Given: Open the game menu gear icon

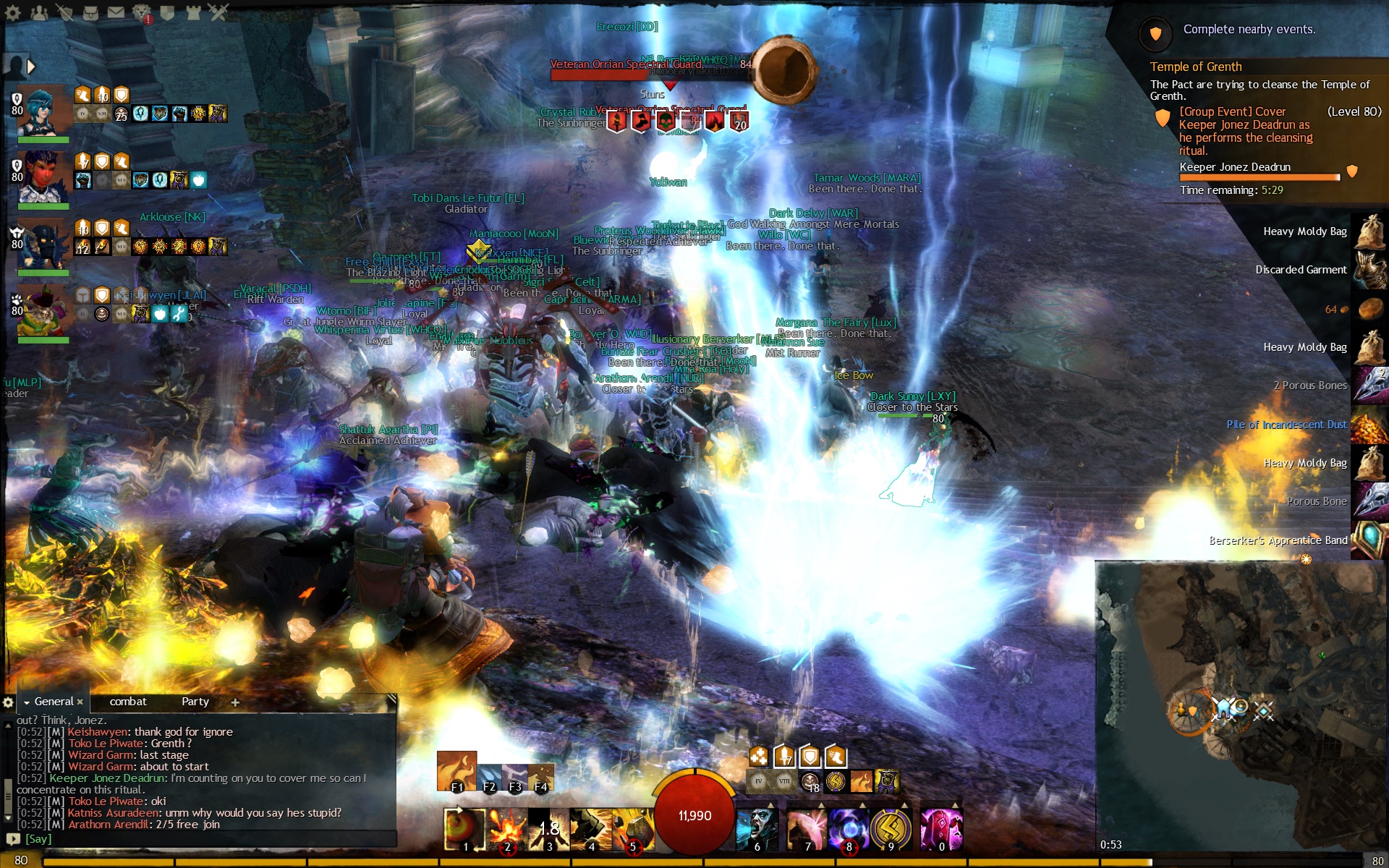Looking at the screenshot, I should point(13,12).
